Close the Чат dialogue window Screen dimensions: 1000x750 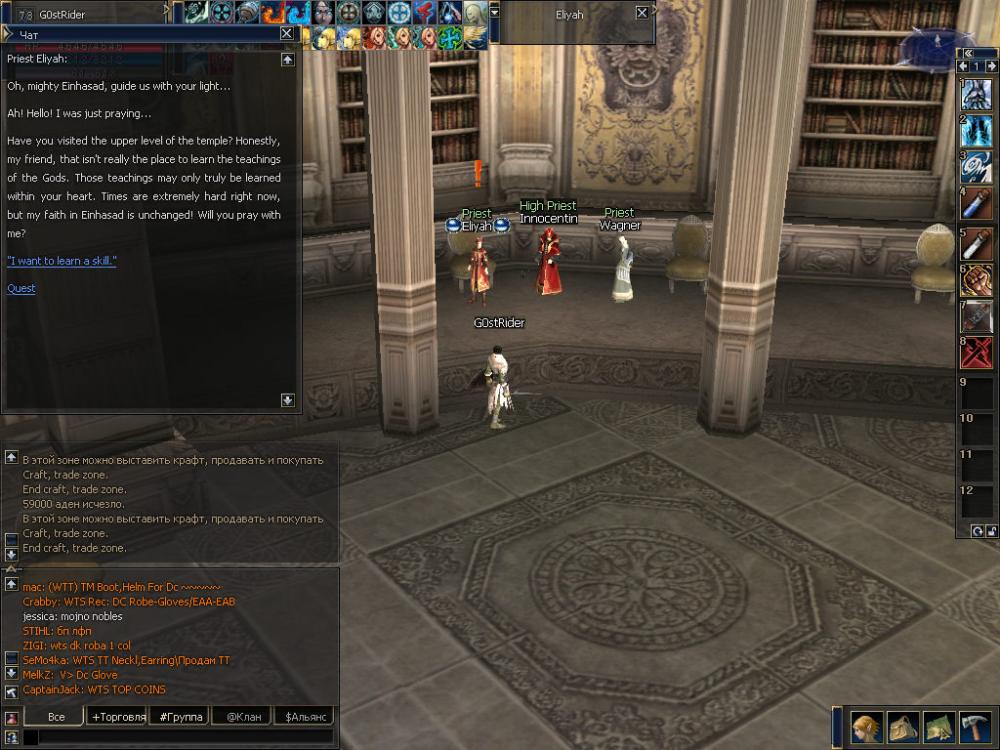pos(287,33)
